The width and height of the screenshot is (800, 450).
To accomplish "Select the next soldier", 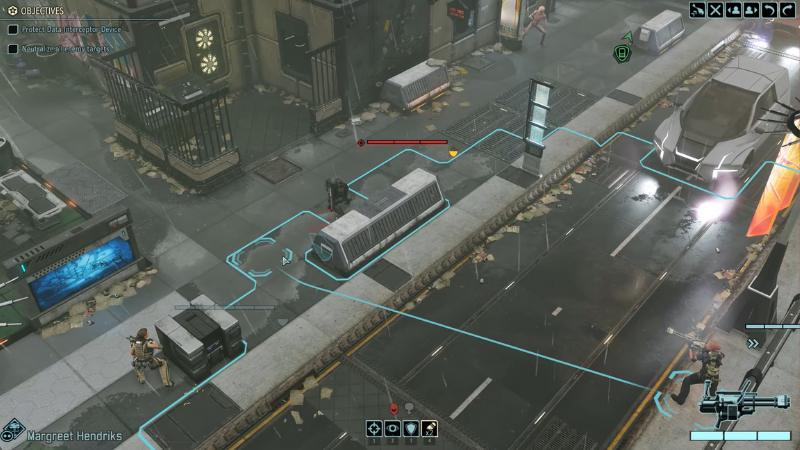I will tap(750, 10).
